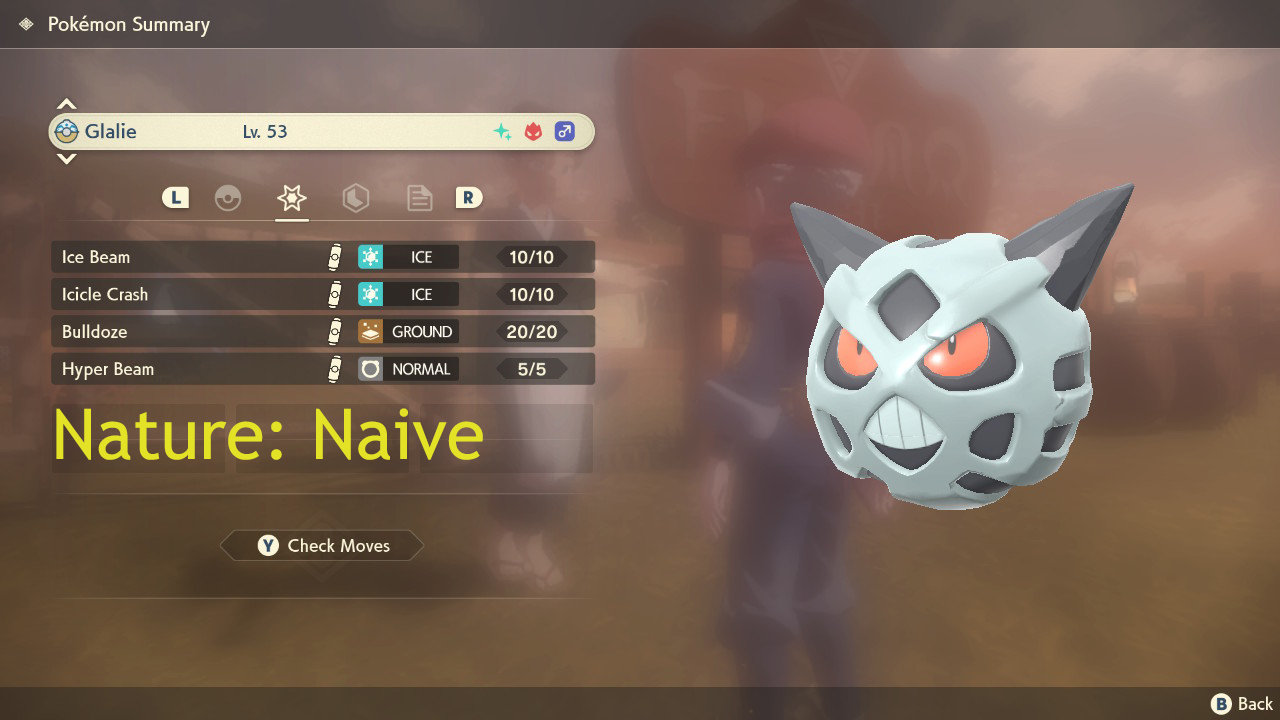The width and height of the screenshot is (1280, 720).
Task: Click the Poké Ball icon beside Glalie's name
Action: coord(67,131)
